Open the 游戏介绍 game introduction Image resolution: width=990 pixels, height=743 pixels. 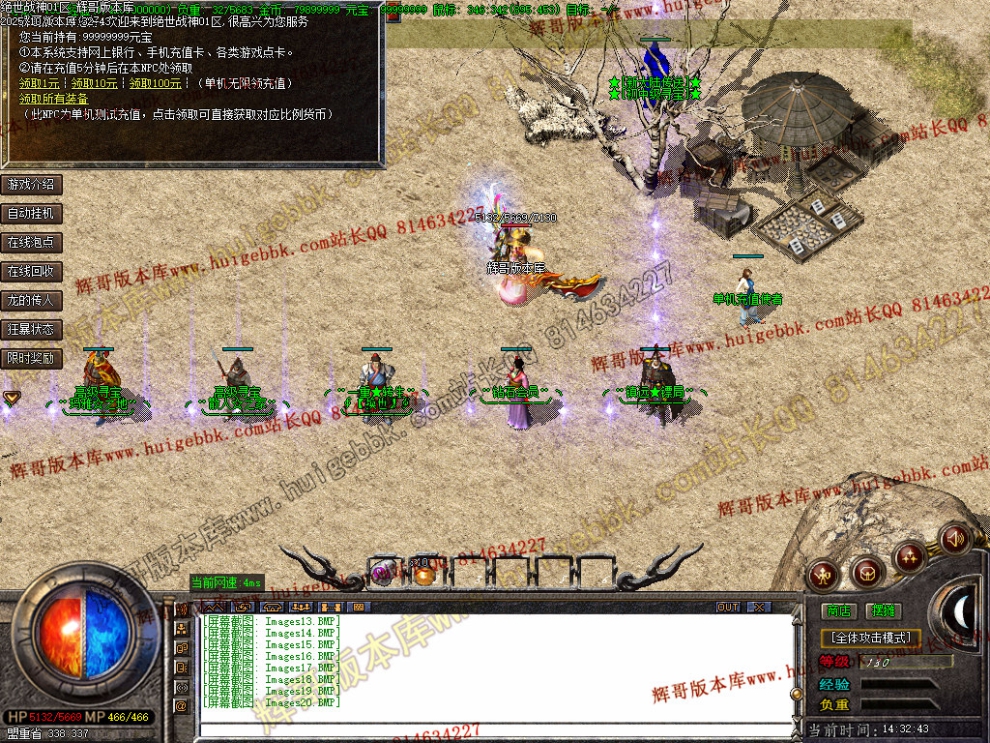[x=31, y=185]
